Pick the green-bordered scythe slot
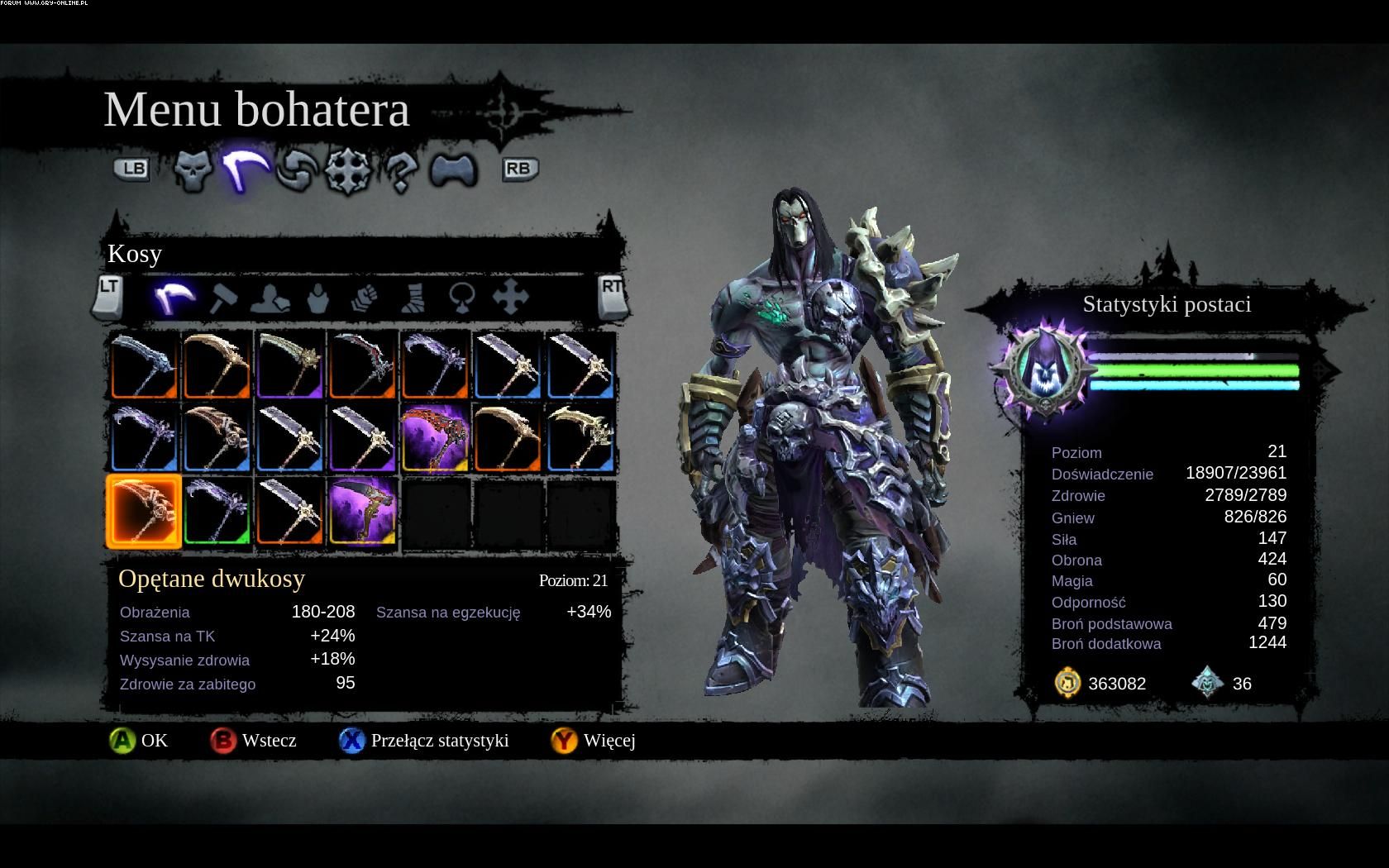This screenshot has width=1389, height=868. (x=217, y=512)
